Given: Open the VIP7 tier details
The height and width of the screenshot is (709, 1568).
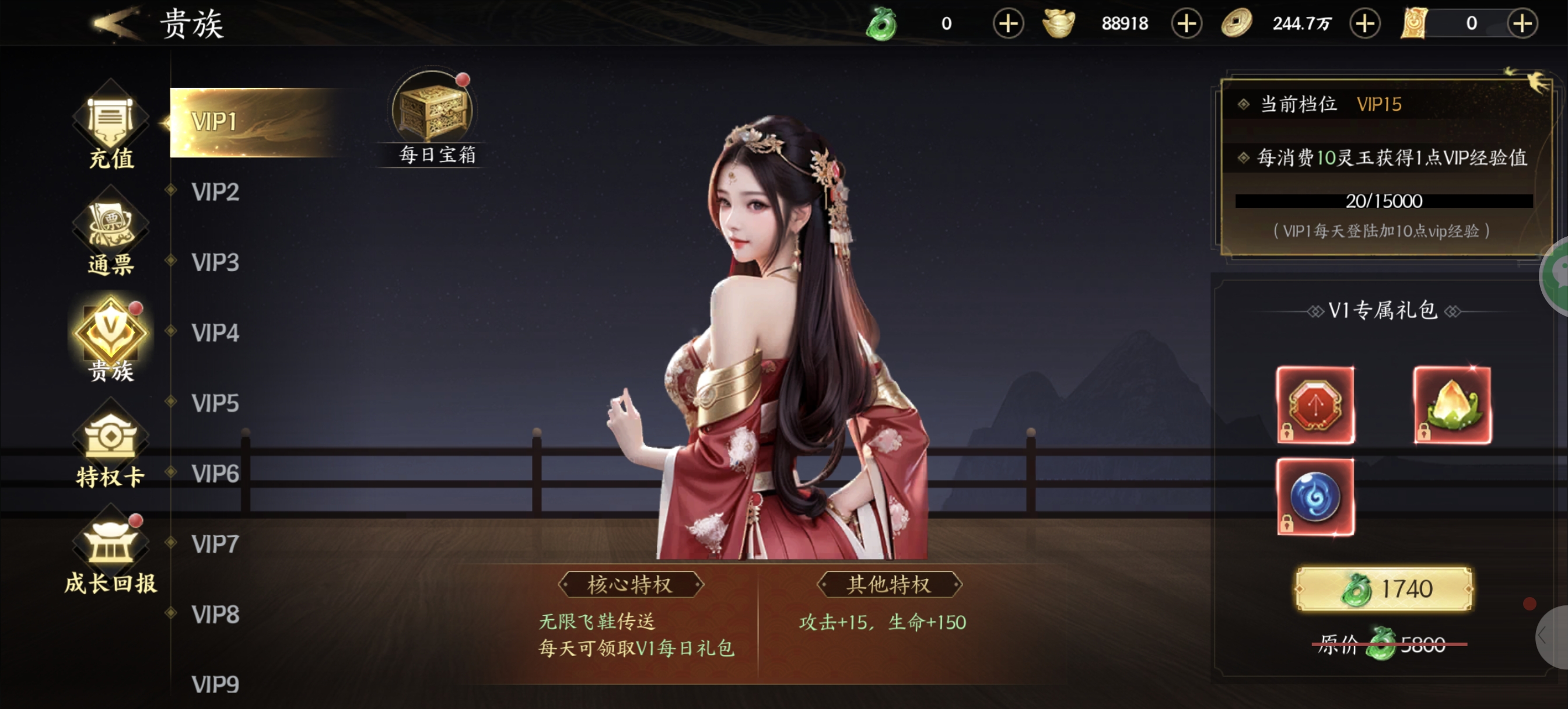Looking at the screenshot, I should (215, 544).
